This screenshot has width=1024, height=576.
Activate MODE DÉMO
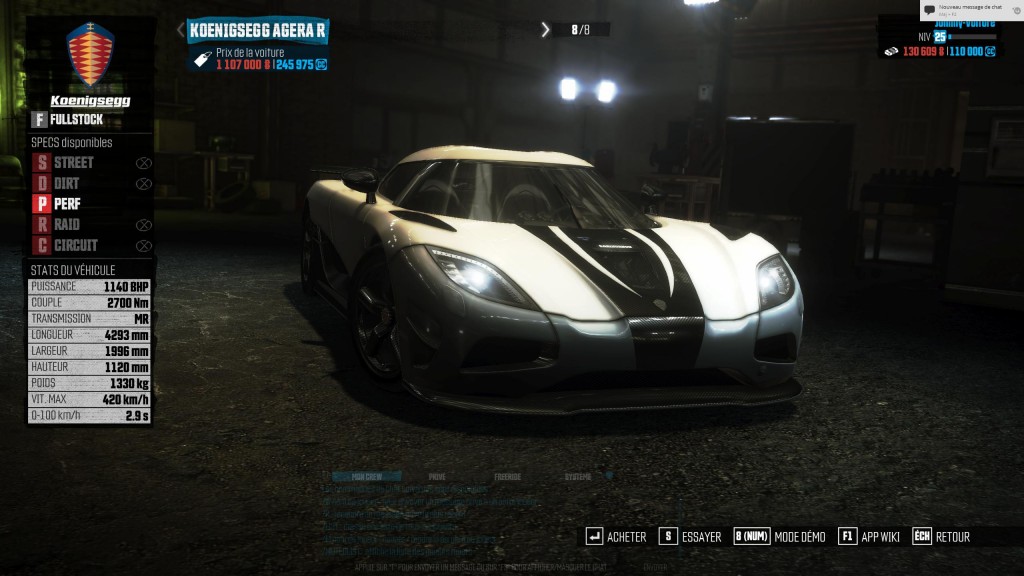tap(780, 537)
